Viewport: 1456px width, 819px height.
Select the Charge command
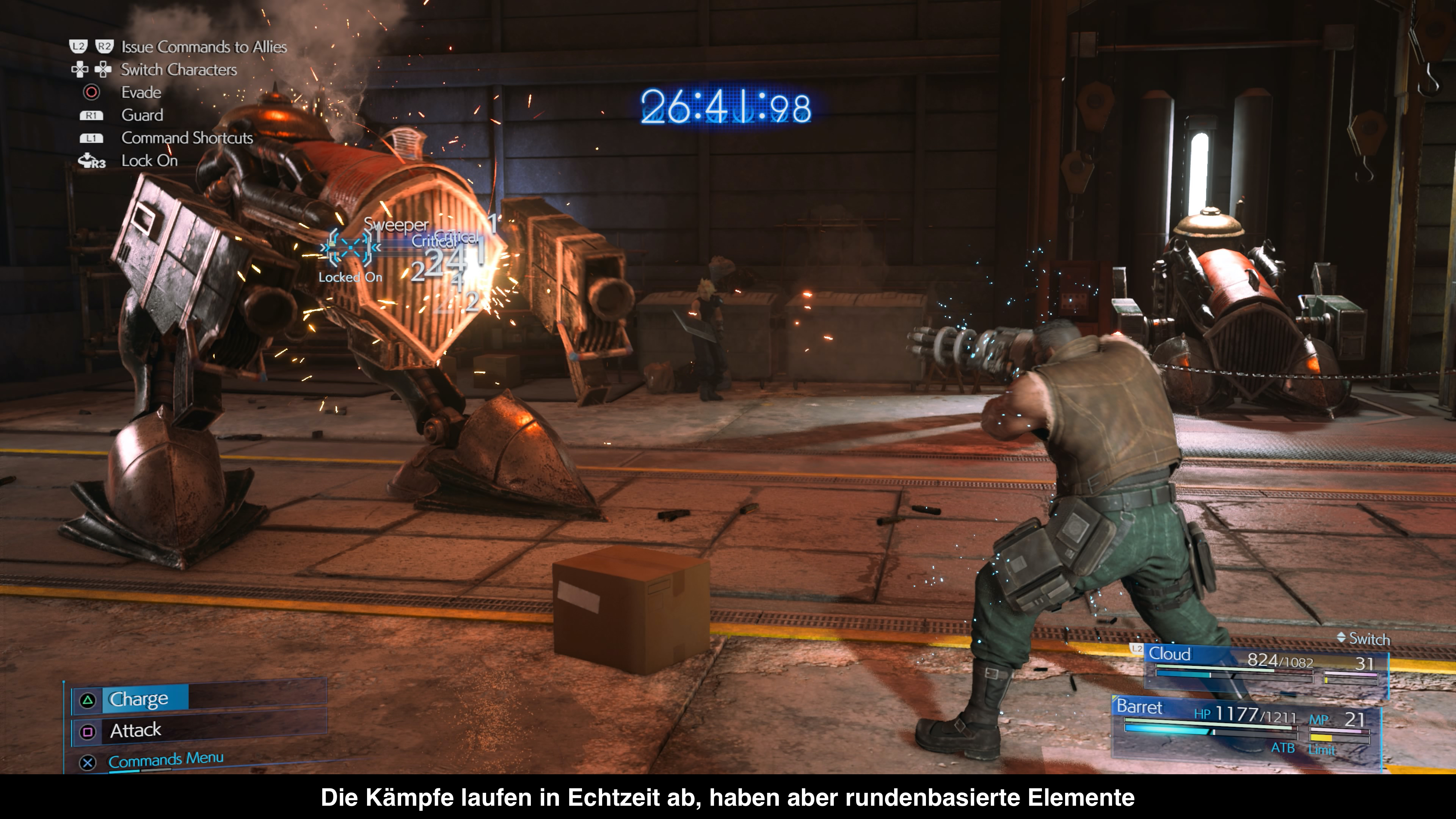pyautogui.click(x=138, y=699)
